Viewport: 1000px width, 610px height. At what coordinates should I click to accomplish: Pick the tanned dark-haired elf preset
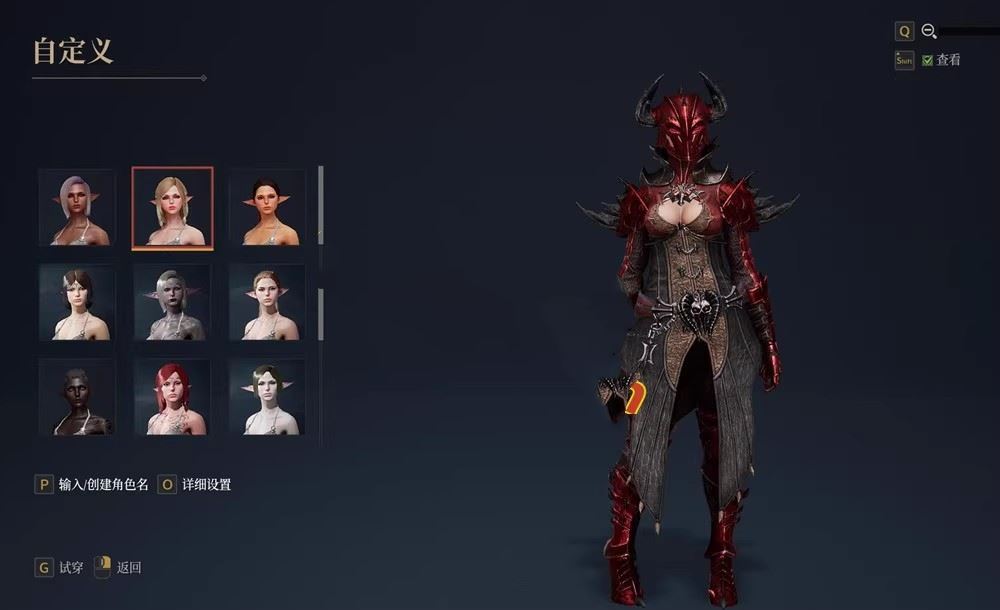click(x=267, y=208)
